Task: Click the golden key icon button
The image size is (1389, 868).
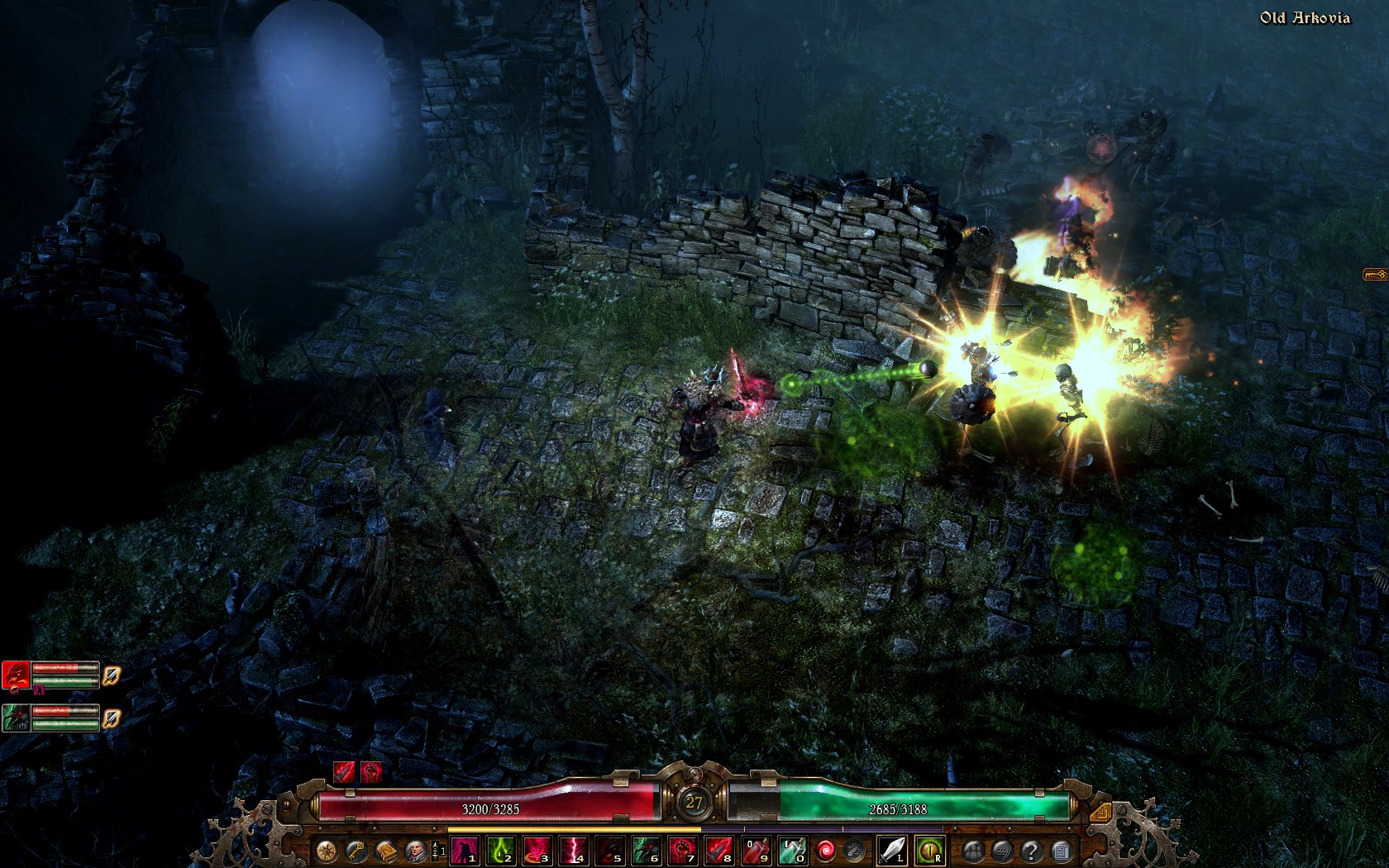Action: [356, 850]
